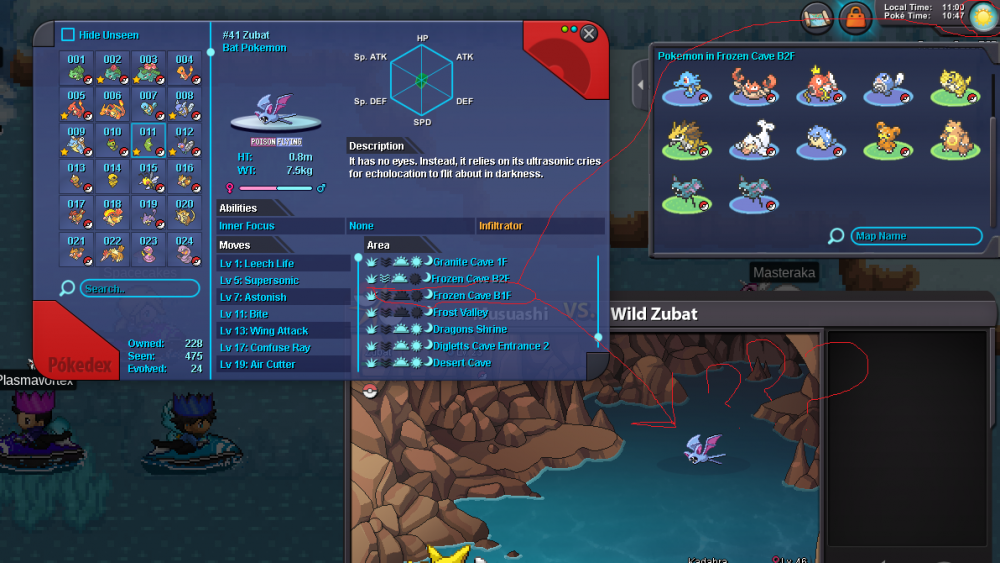Focus the Pokédex Search field
The width and height of the screenshot is (1000, 563).
pos(138,289)
